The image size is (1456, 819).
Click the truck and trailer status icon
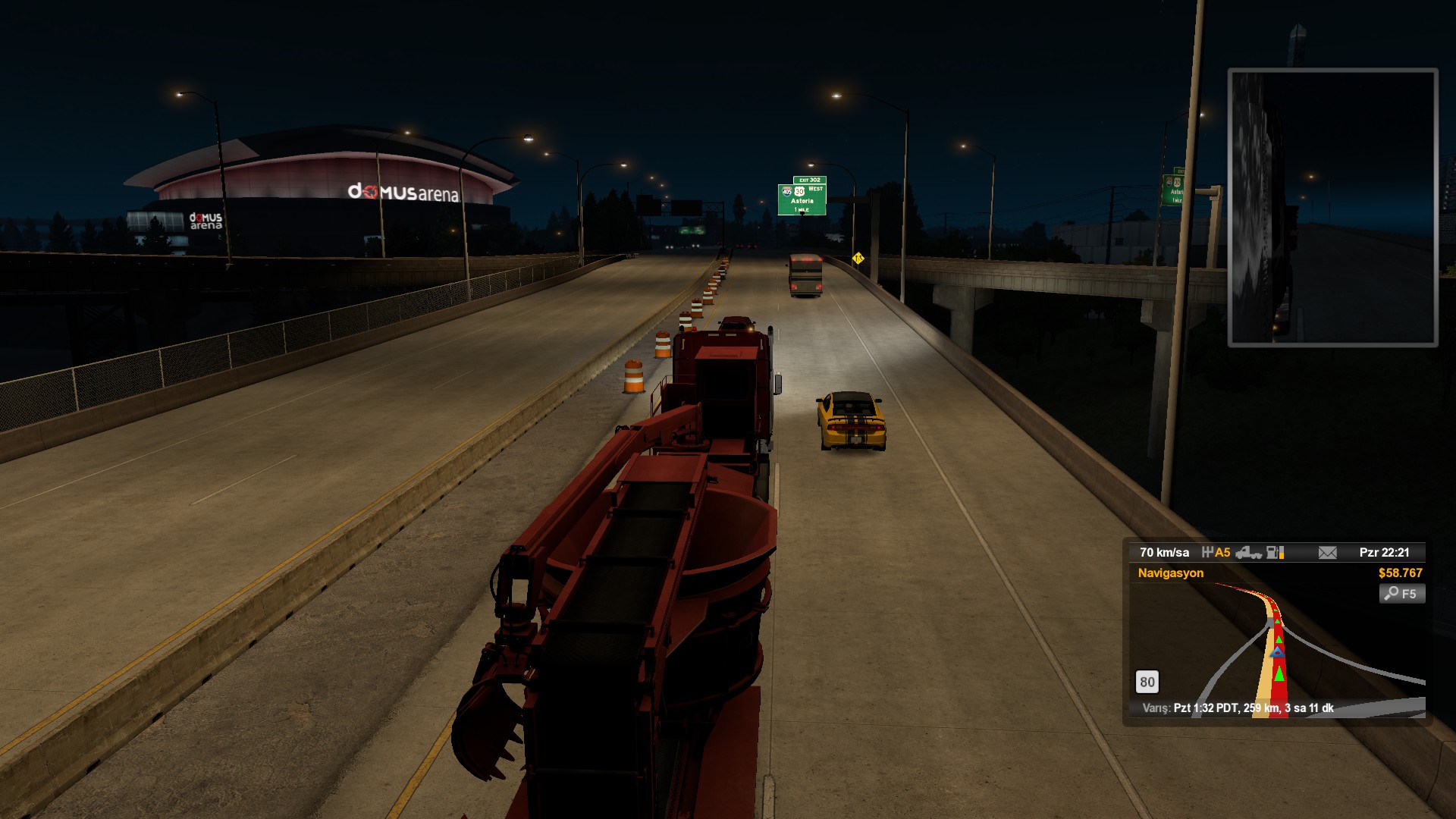coord(1247,553)
